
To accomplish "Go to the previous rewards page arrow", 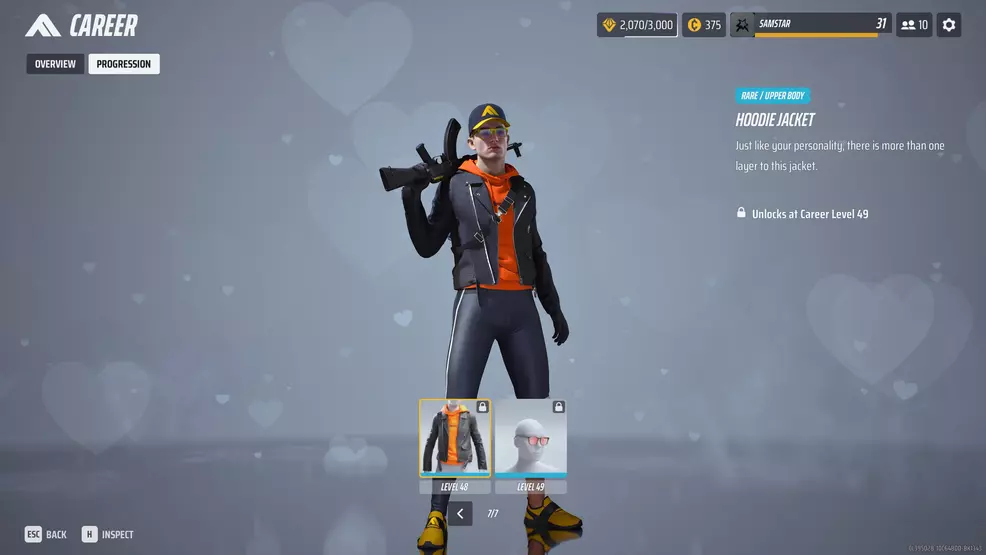I will pos(460,514).
